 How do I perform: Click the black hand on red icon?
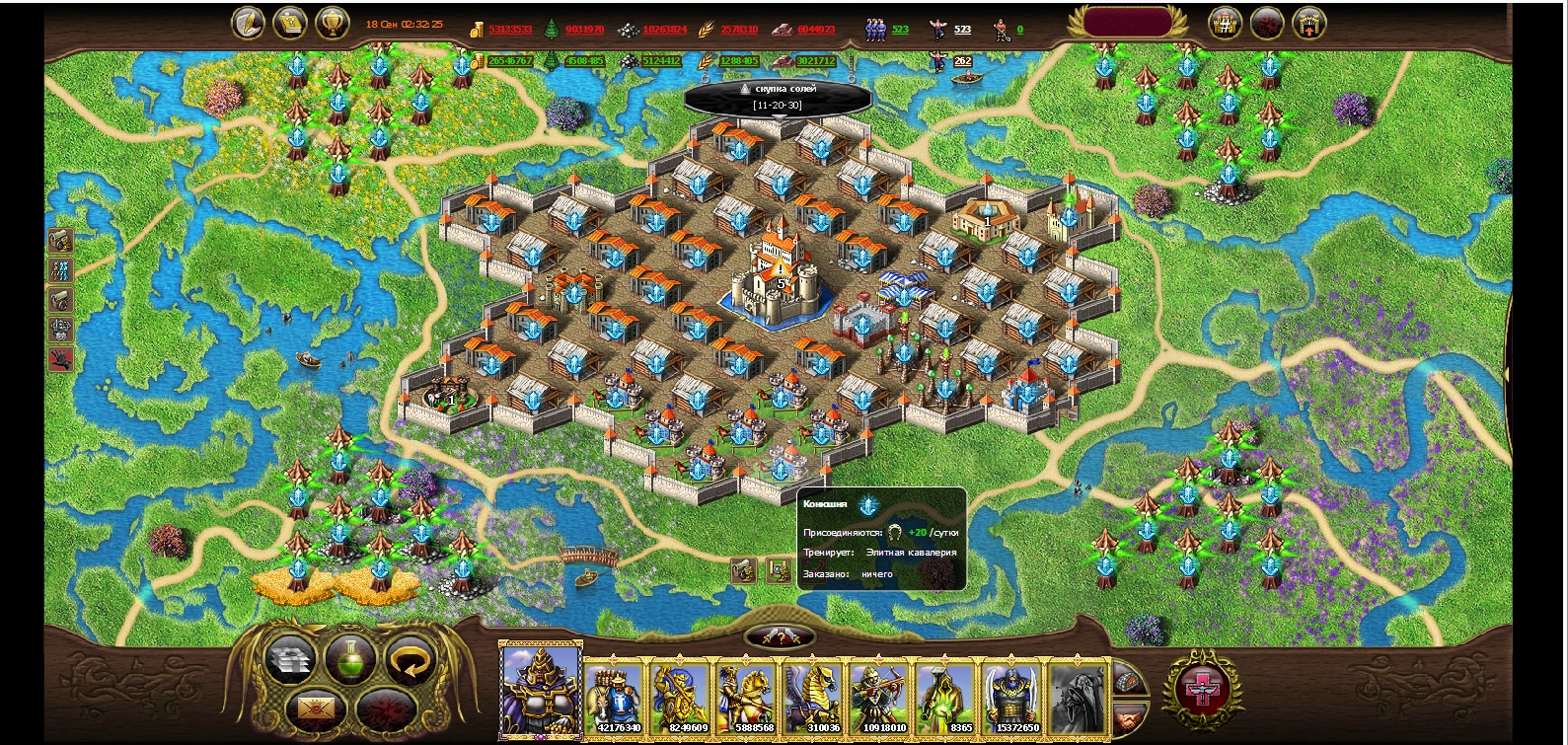pos(60,359)
